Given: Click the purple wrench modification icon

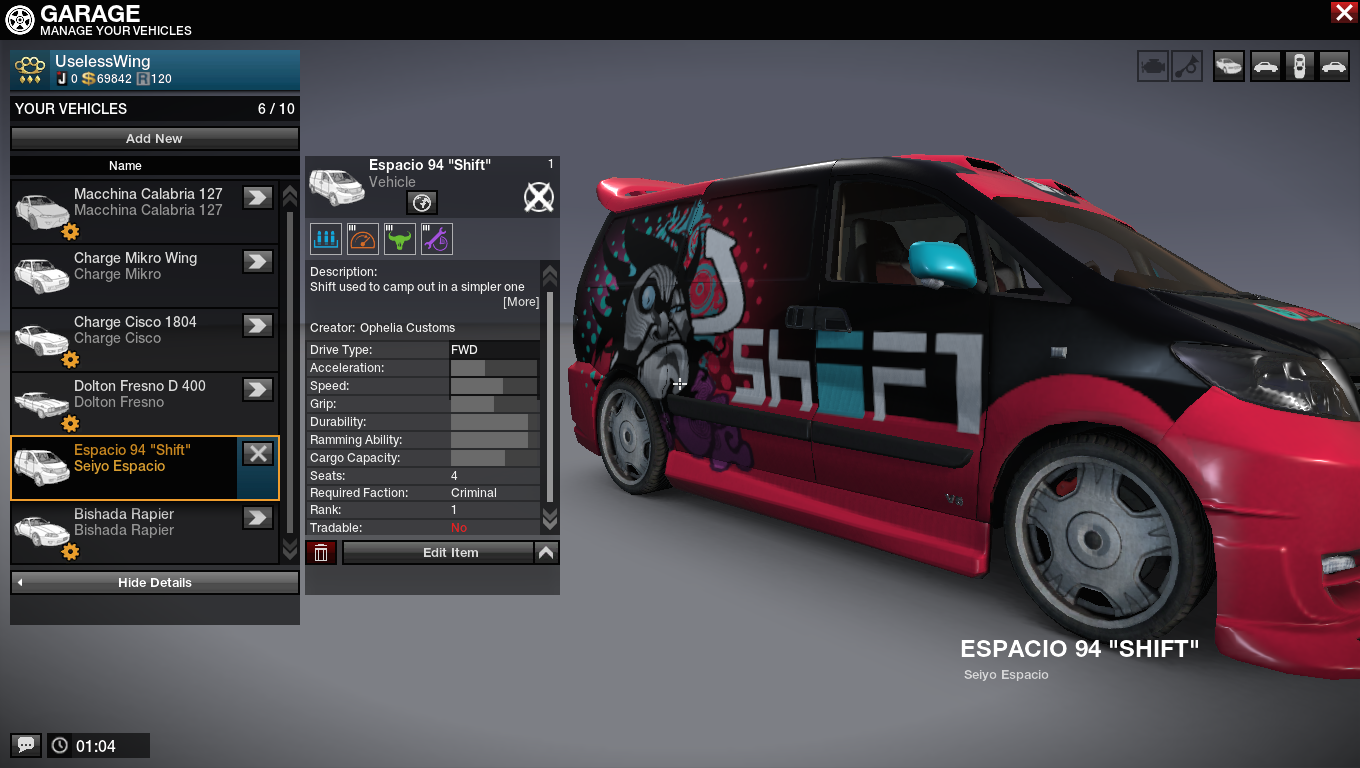Looking at the screenshot, I should click(x=437, y=239).
